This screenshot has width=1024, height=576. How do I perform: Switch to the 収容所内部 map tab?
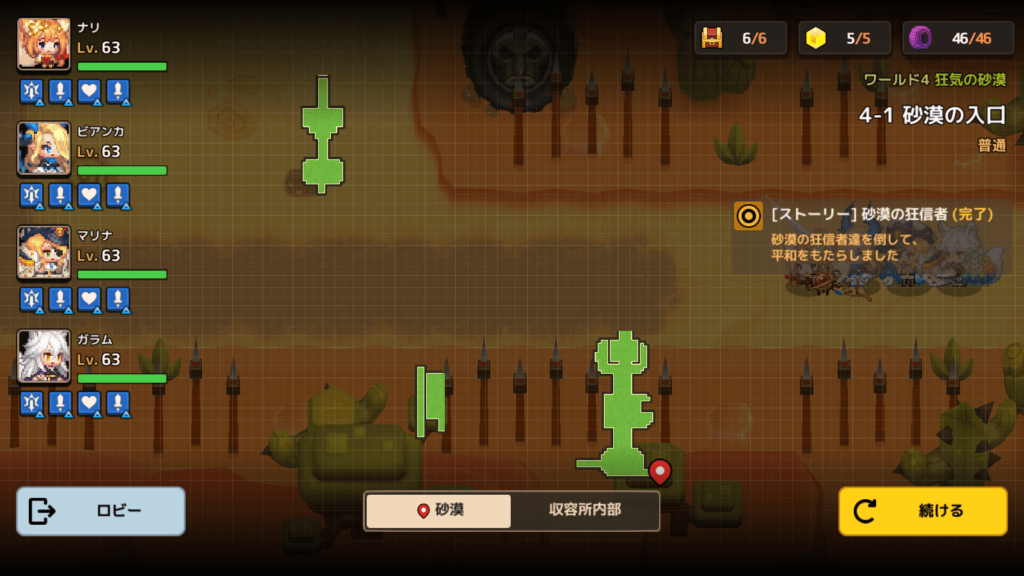[585, 510]
